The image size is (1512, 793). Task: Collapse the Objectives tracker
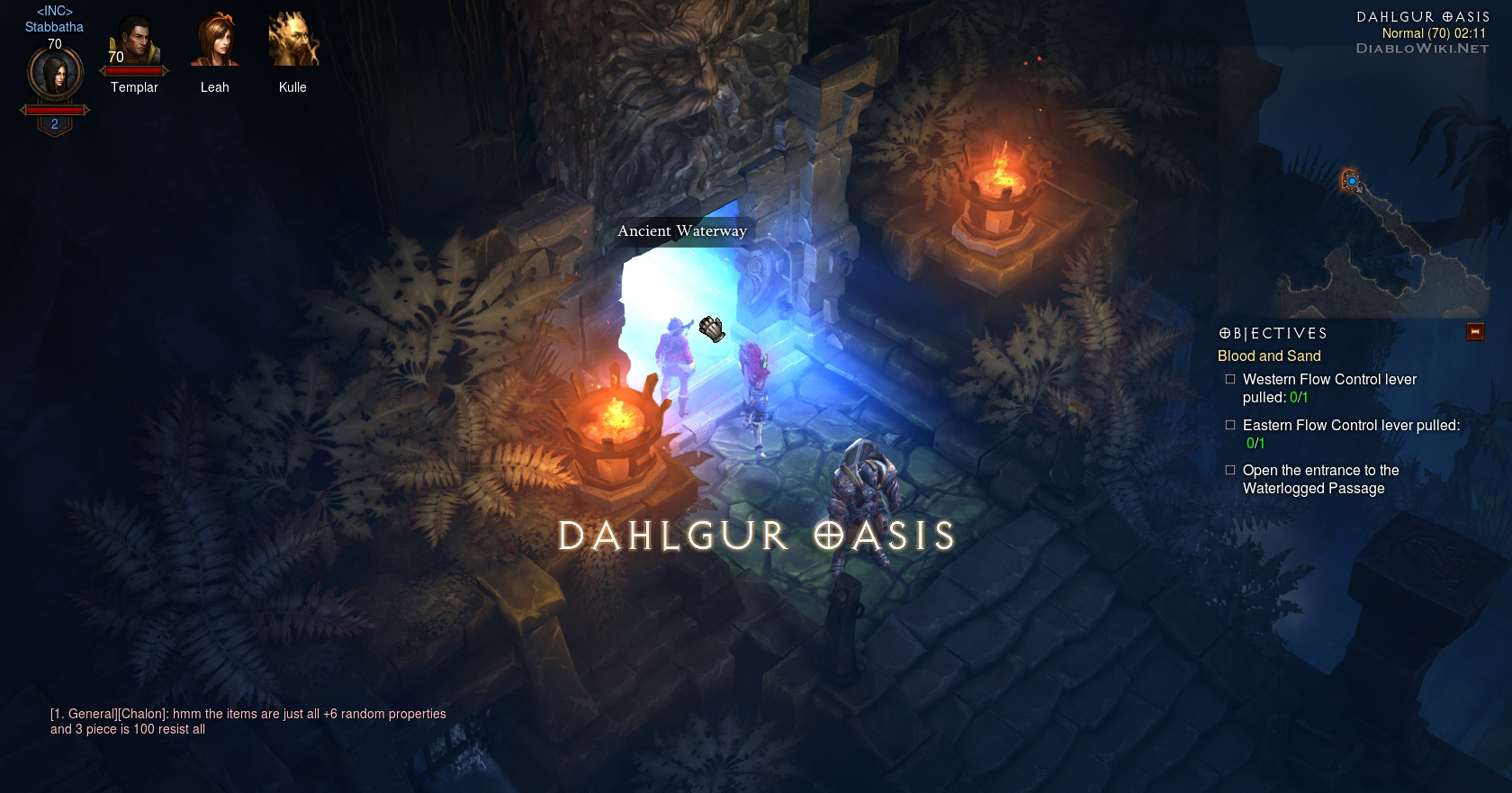[1475, 332]
